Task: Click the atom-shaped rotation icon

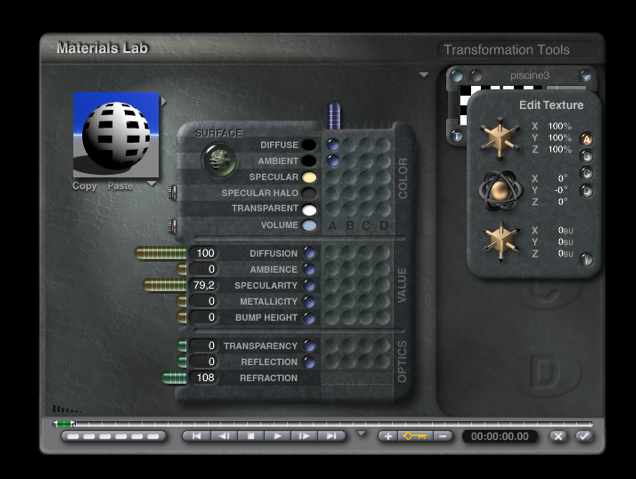Action: pos(498,189)
